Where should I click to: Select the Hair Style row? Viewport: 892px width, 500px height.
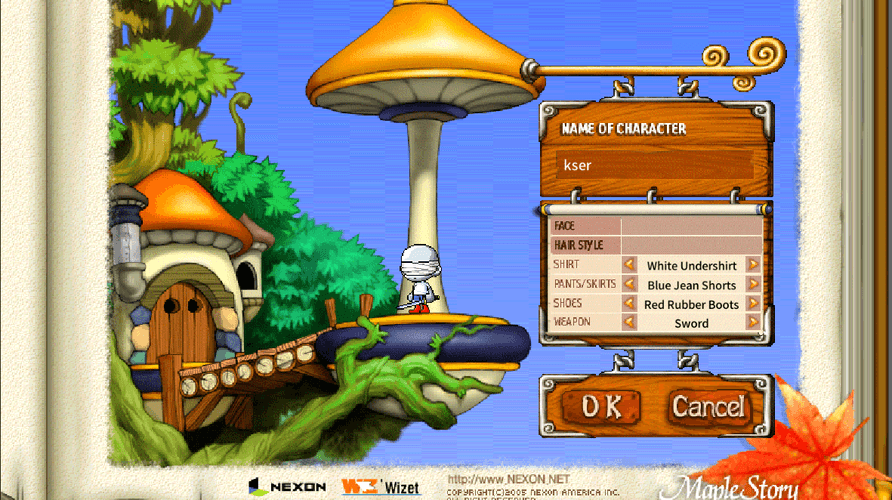point(656,245)
